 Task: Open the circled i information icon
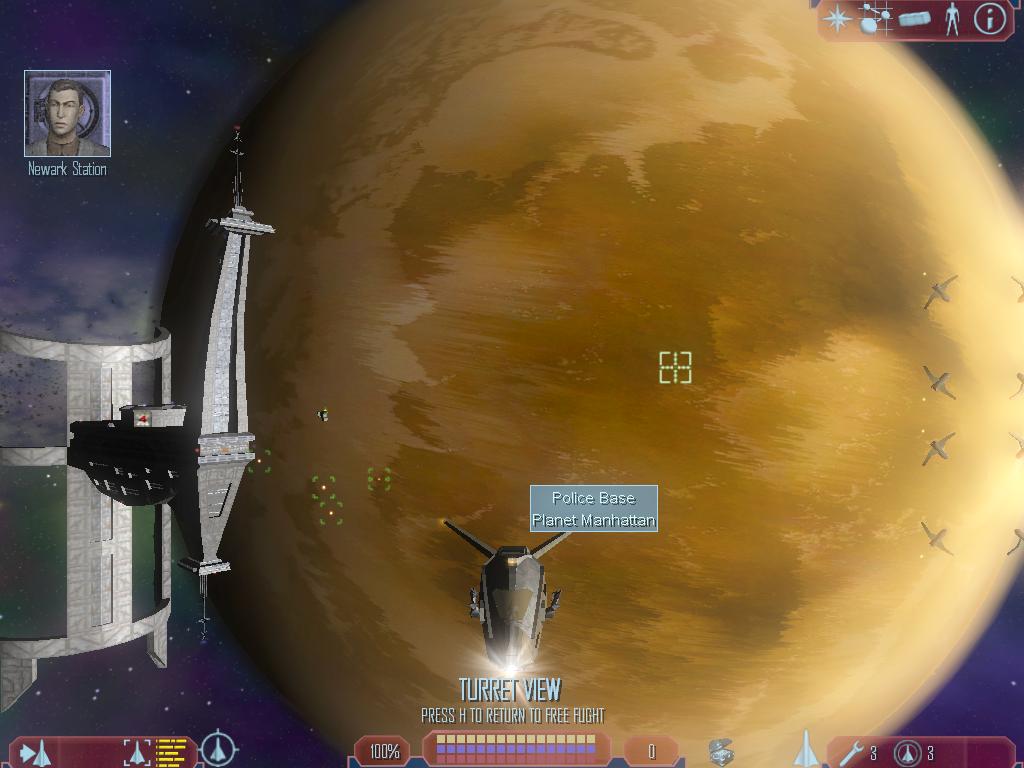click(x=989, y=18)
